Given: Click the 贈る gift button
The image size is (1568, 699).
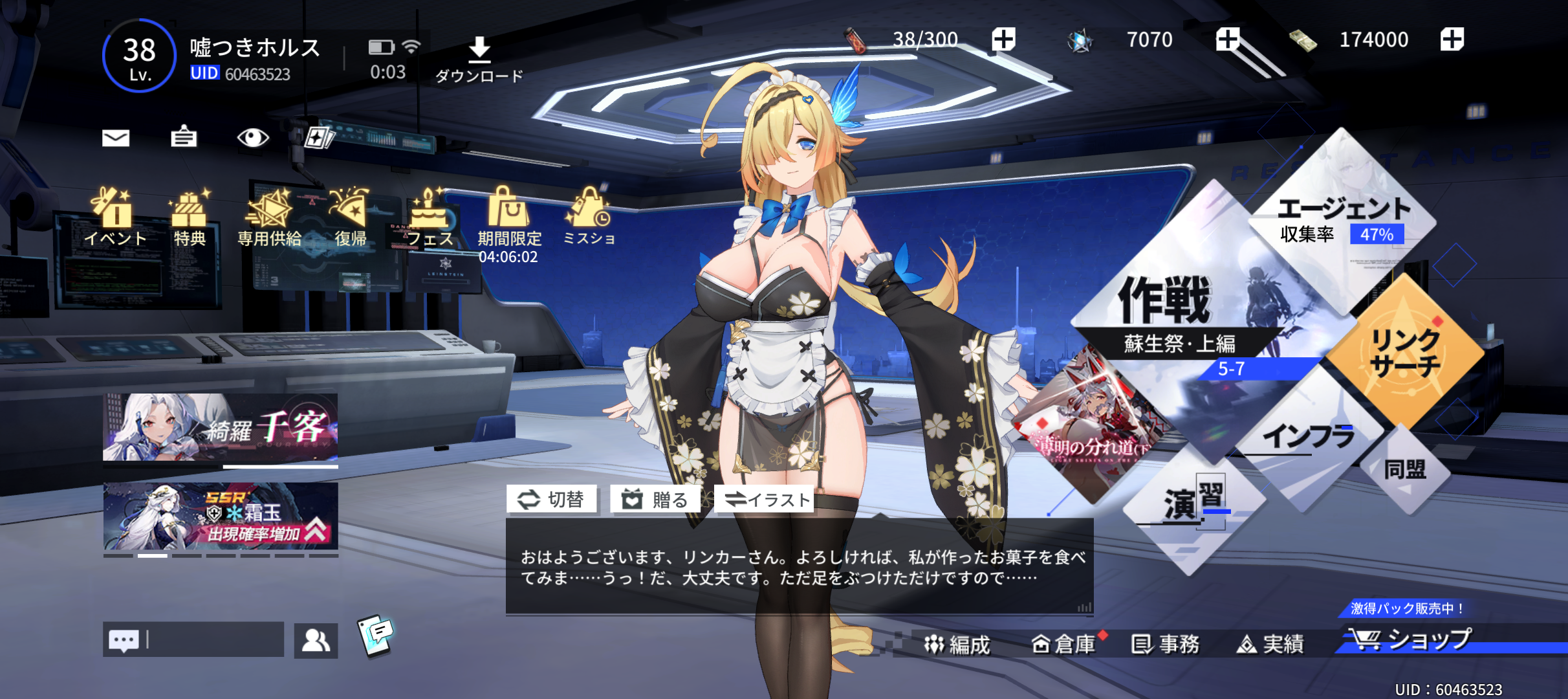Looking at the screenshot, I should click(655, 500).
